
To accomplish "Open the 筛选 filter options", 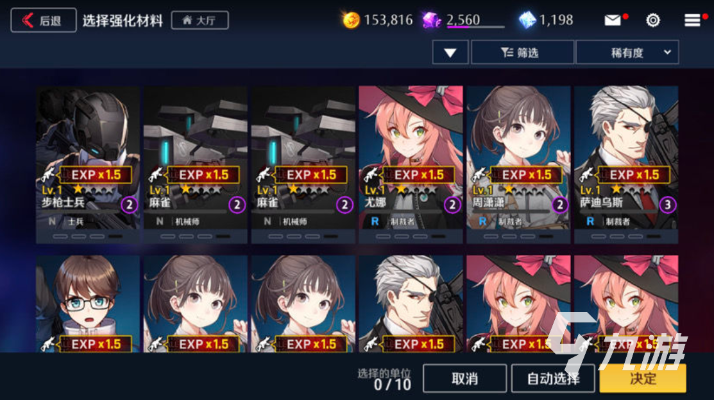I will [x=522, y=53].
